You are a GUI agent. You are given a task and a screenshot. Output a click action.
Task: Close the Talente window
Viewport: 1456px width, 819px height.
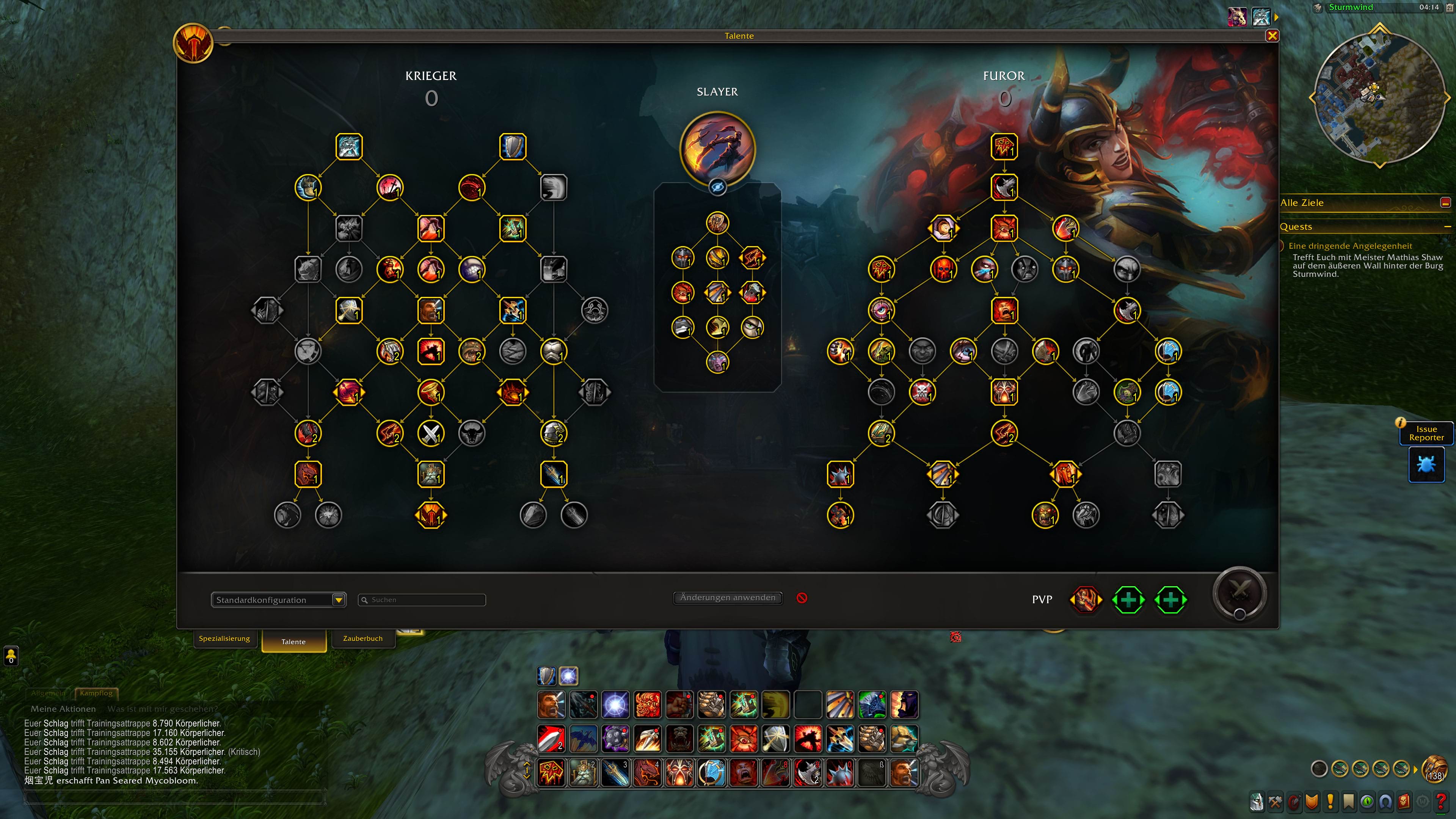[1272, 36]
